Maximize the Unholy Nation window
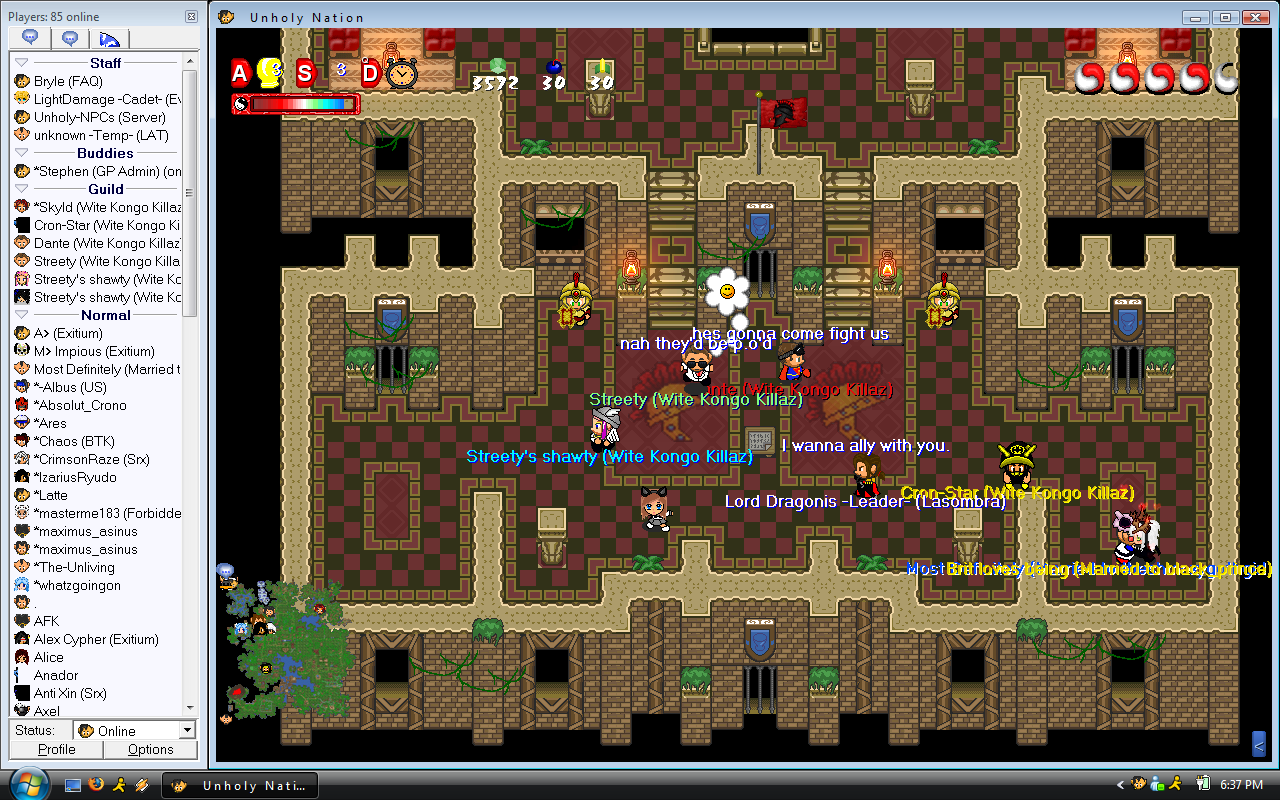 click(1224, 17)
